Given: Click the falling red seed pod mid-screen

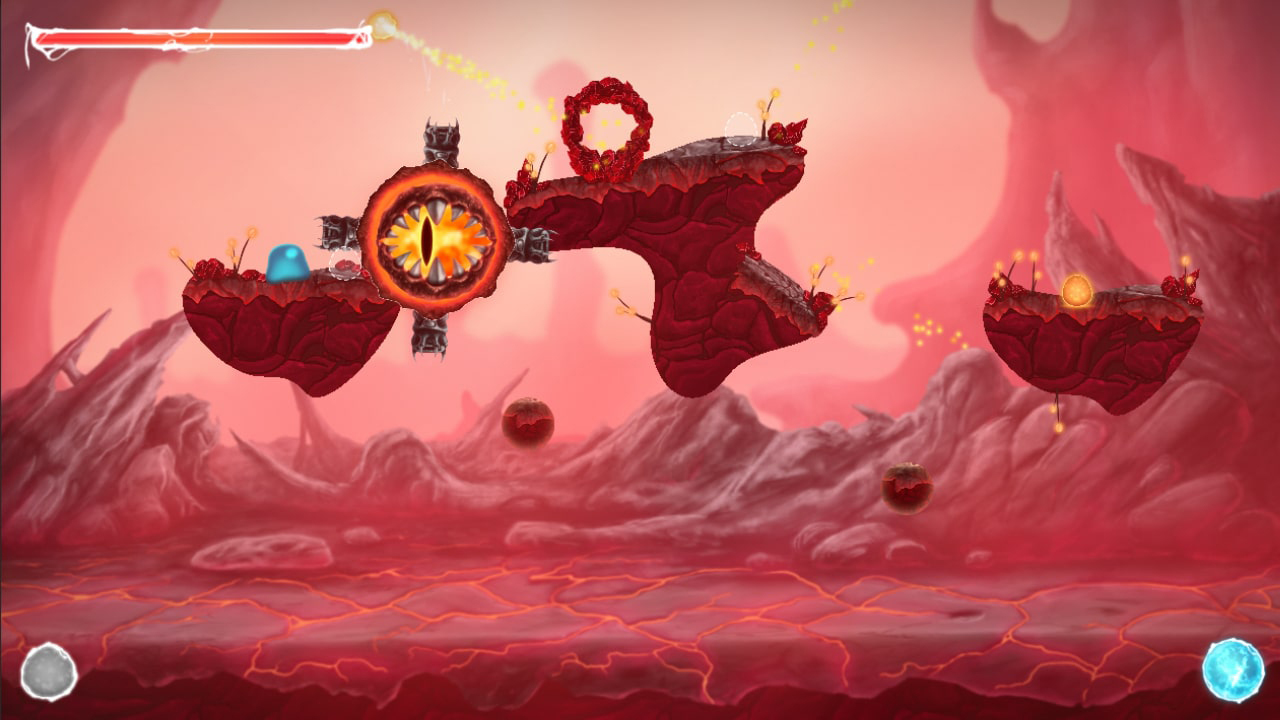Looking at the screenshot, I should [527, 420].
